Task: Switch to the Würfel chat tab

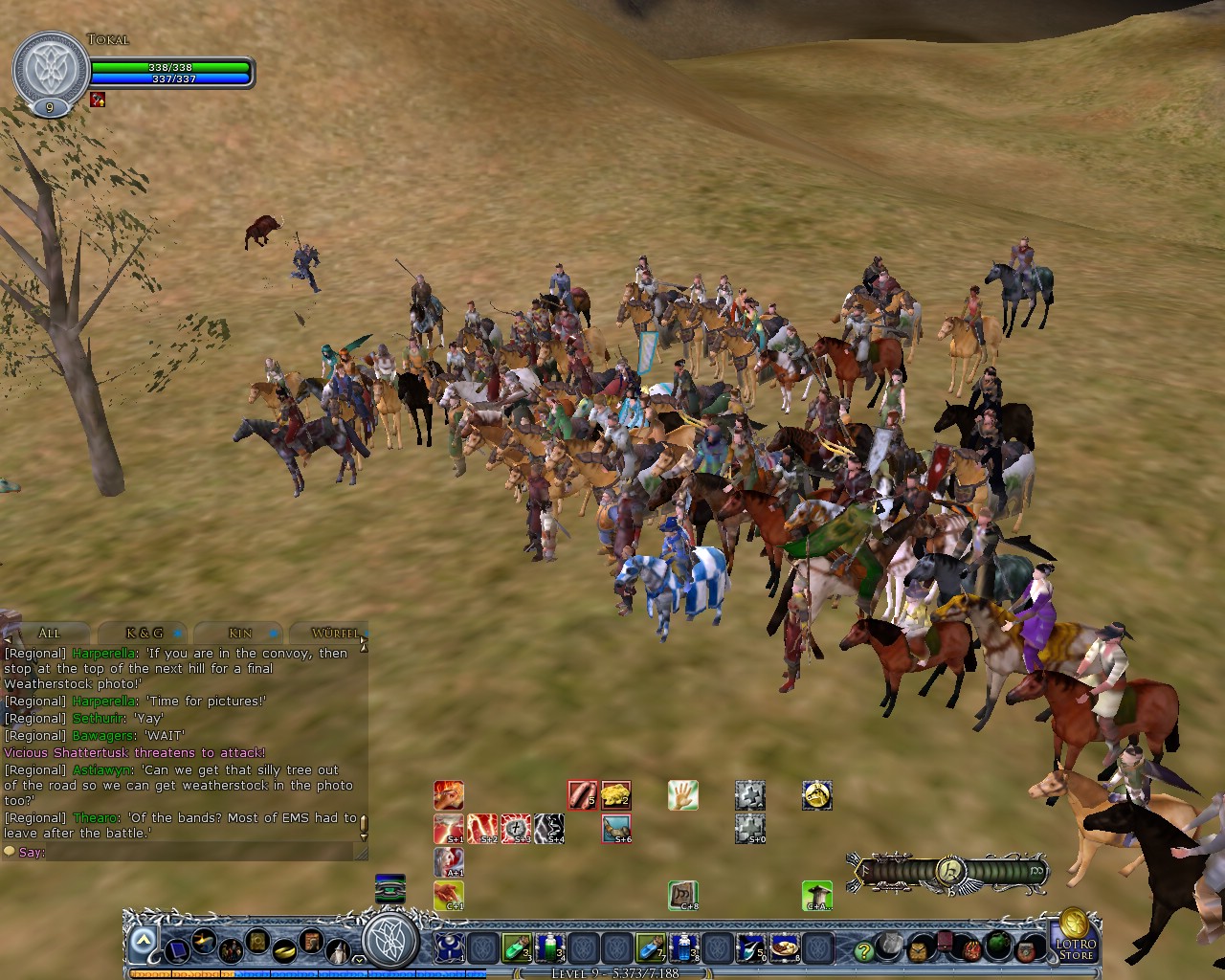Action: coord(334,633)
